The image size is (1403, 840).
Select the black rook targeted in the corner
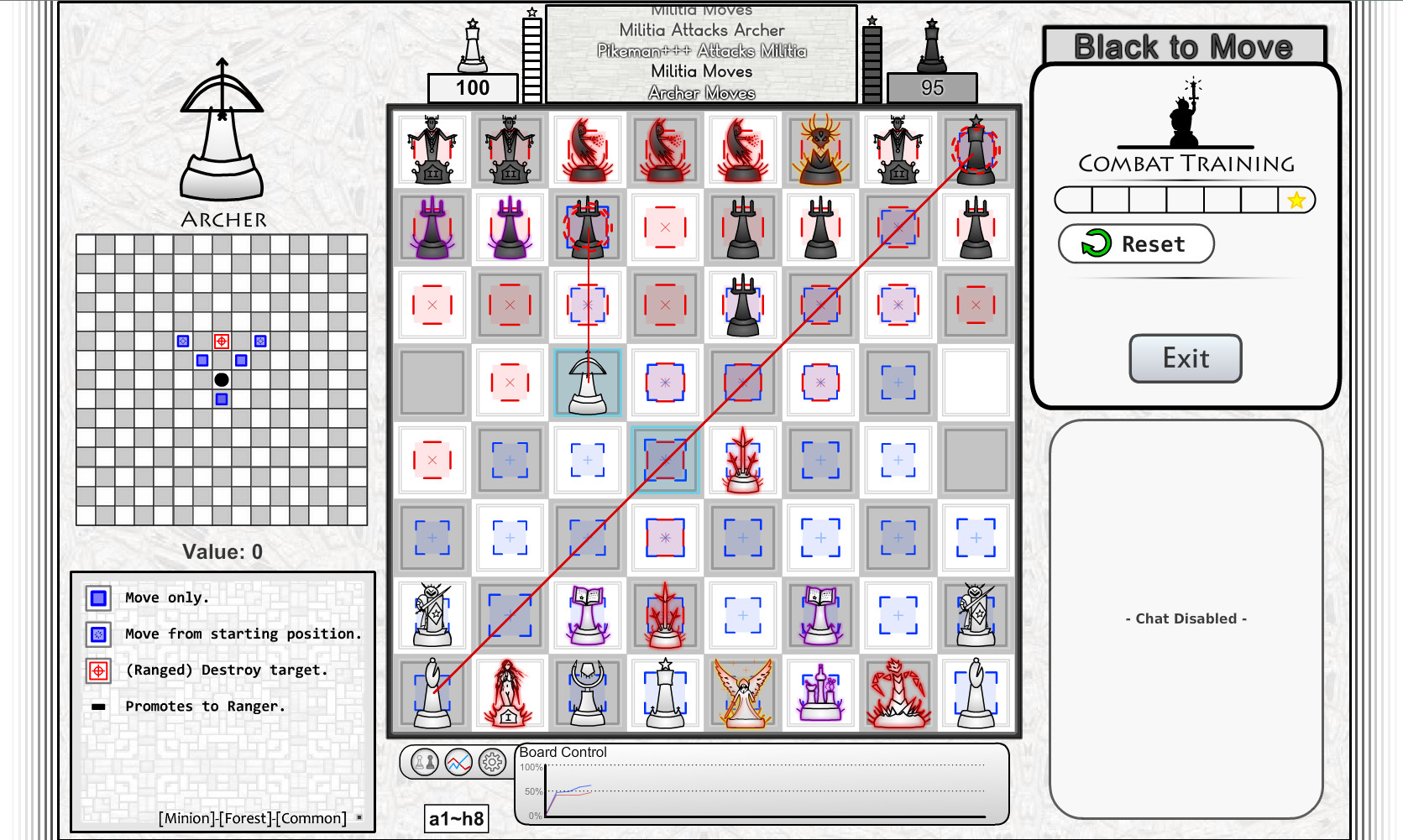976,151
